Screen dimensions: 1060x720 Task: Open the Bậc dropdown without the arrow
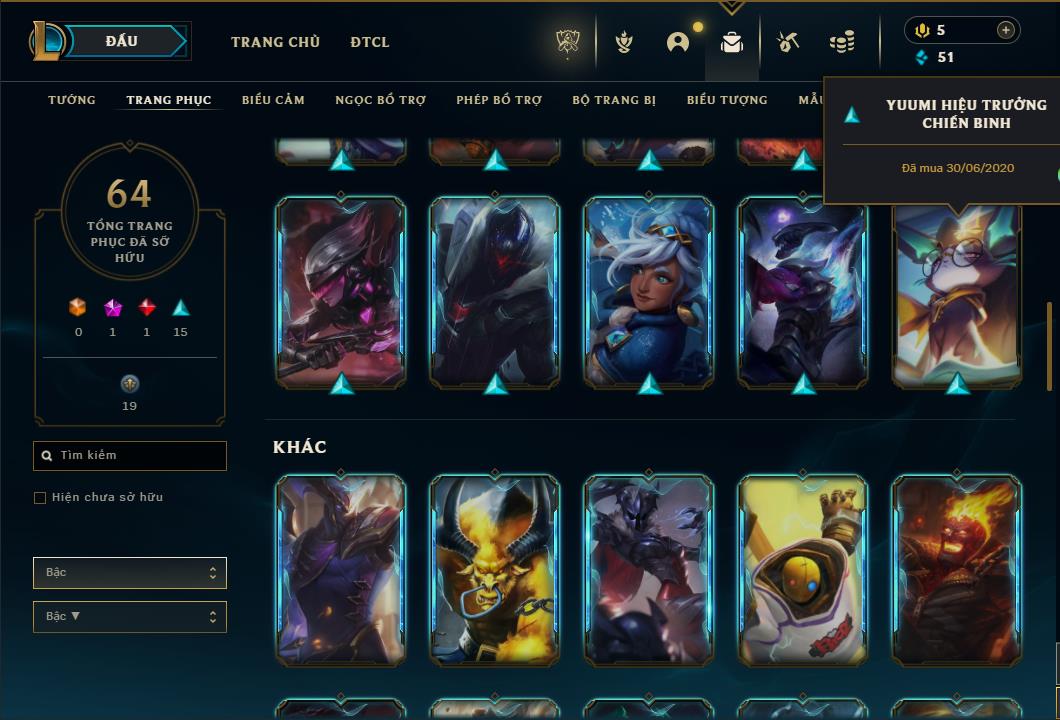click(130, 573)
